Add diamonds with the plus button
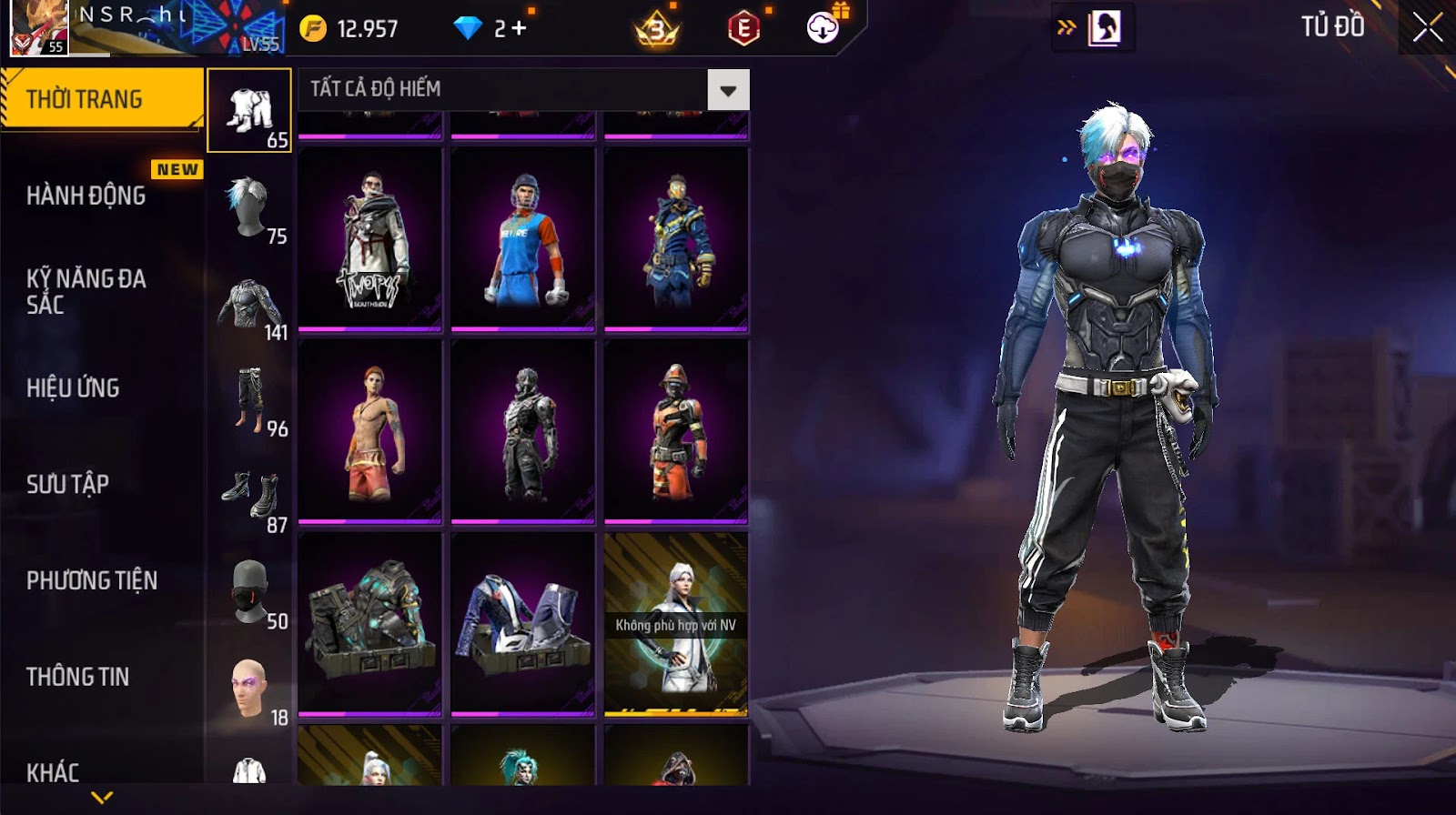The image size is (1456, 815). coord(519,29)
